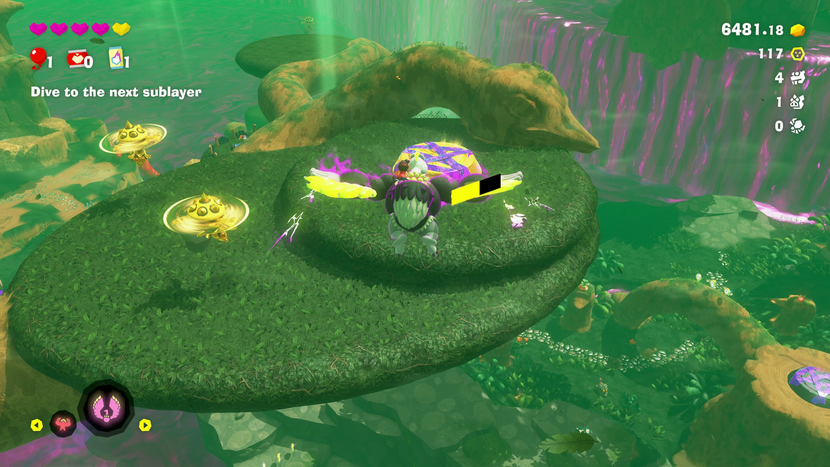Screen dimensions: 830x467
Task: Open the objective "Dive to the next sublayer"
Action: click(115, 92)
